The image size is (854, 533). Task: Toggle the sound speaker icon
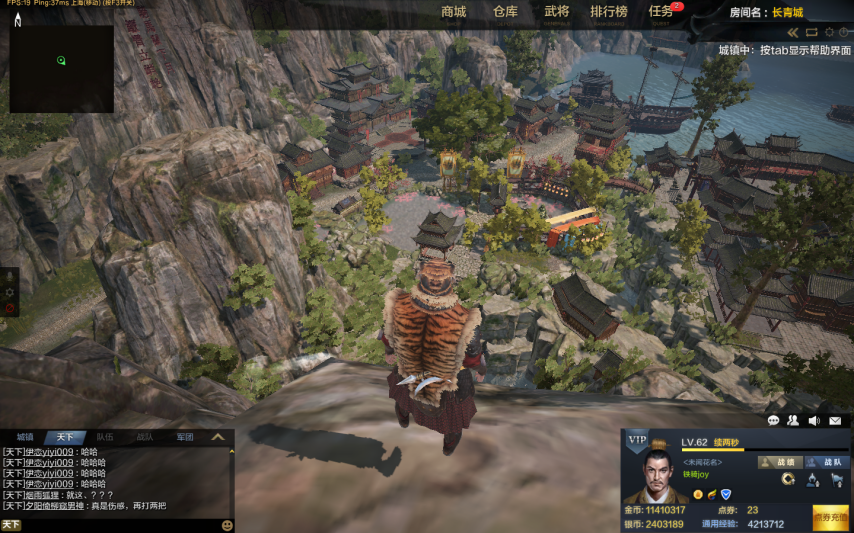[x=814, y=421]
